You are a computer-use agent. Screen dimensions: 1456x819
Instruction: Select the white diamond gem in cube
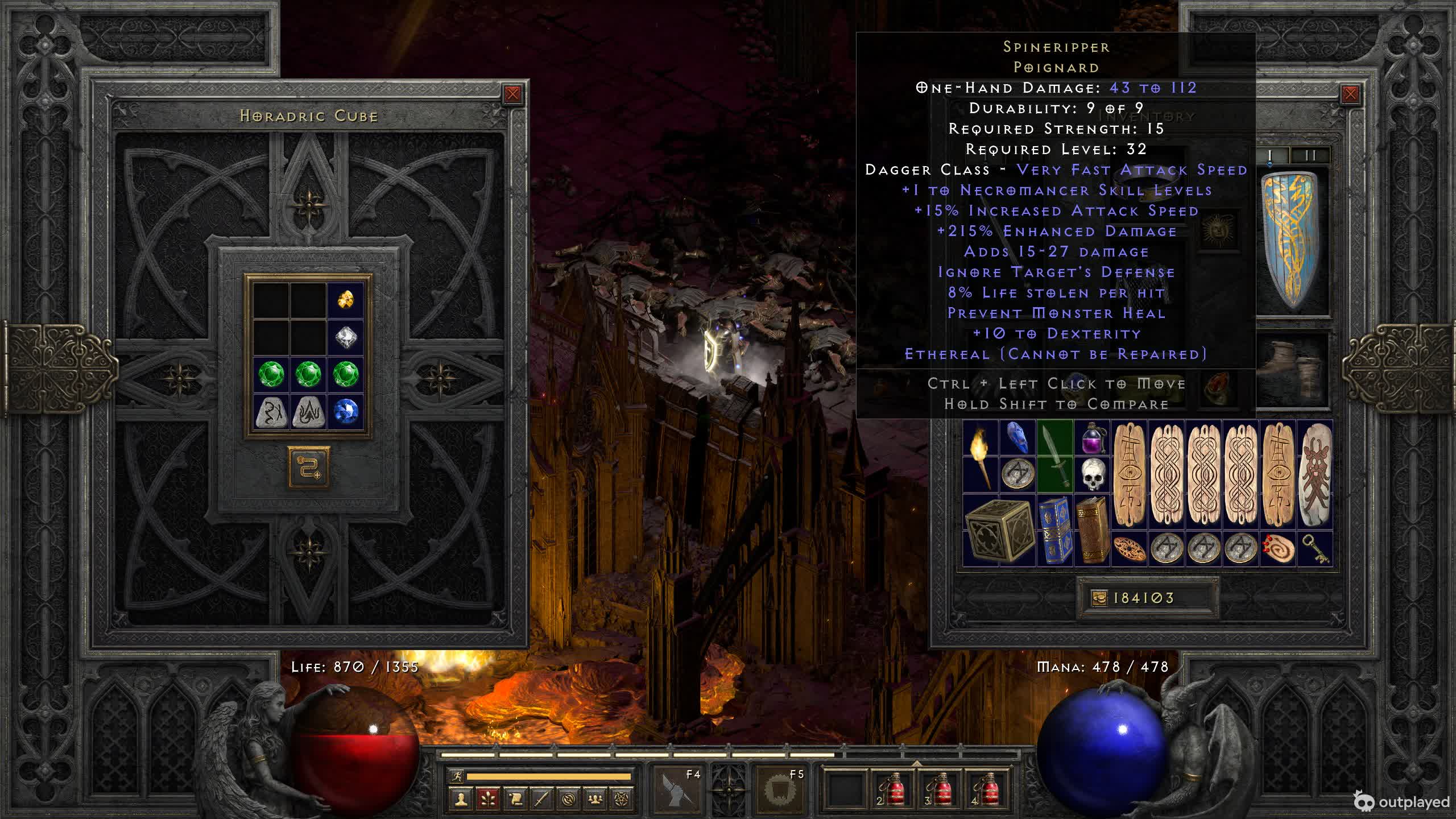click(x=345, y=337)
